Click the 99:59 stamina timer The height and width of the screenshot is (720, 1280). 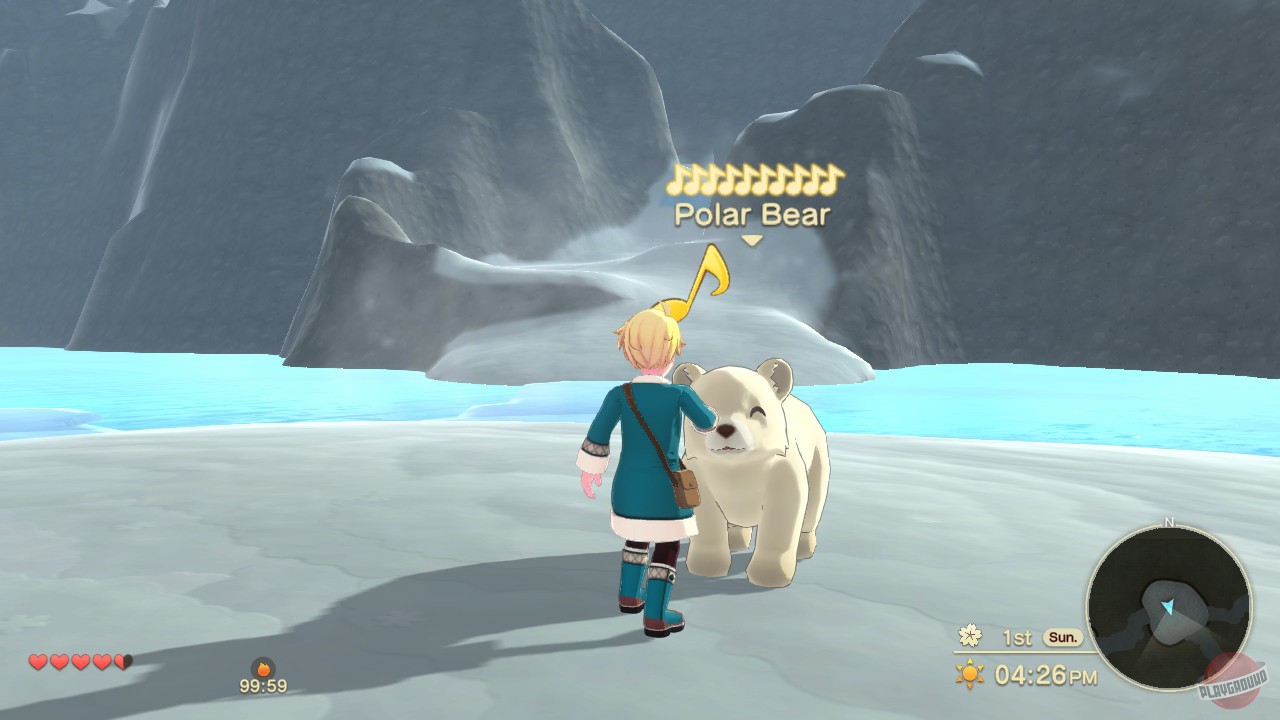(x=262, y=686)
